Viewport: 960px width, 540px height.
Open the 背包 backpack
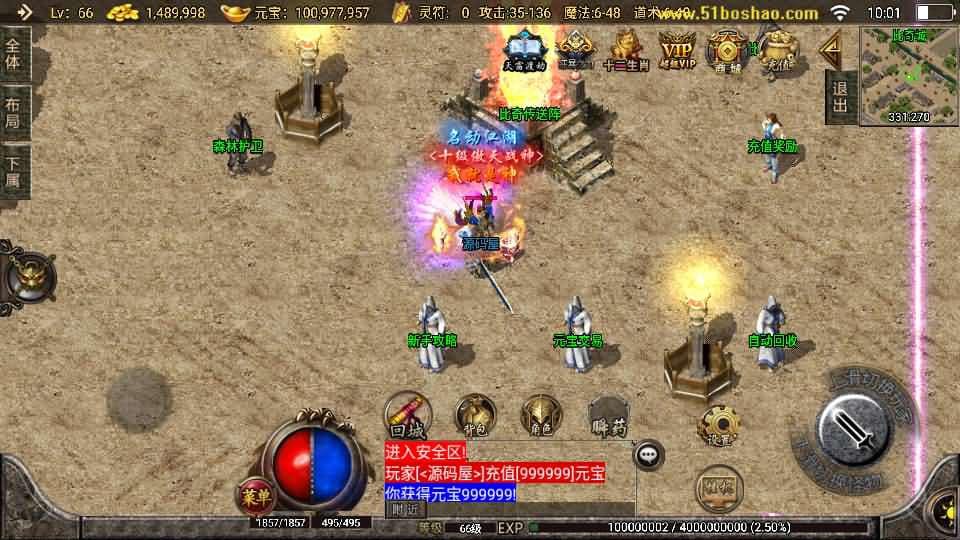click(476, 415)
